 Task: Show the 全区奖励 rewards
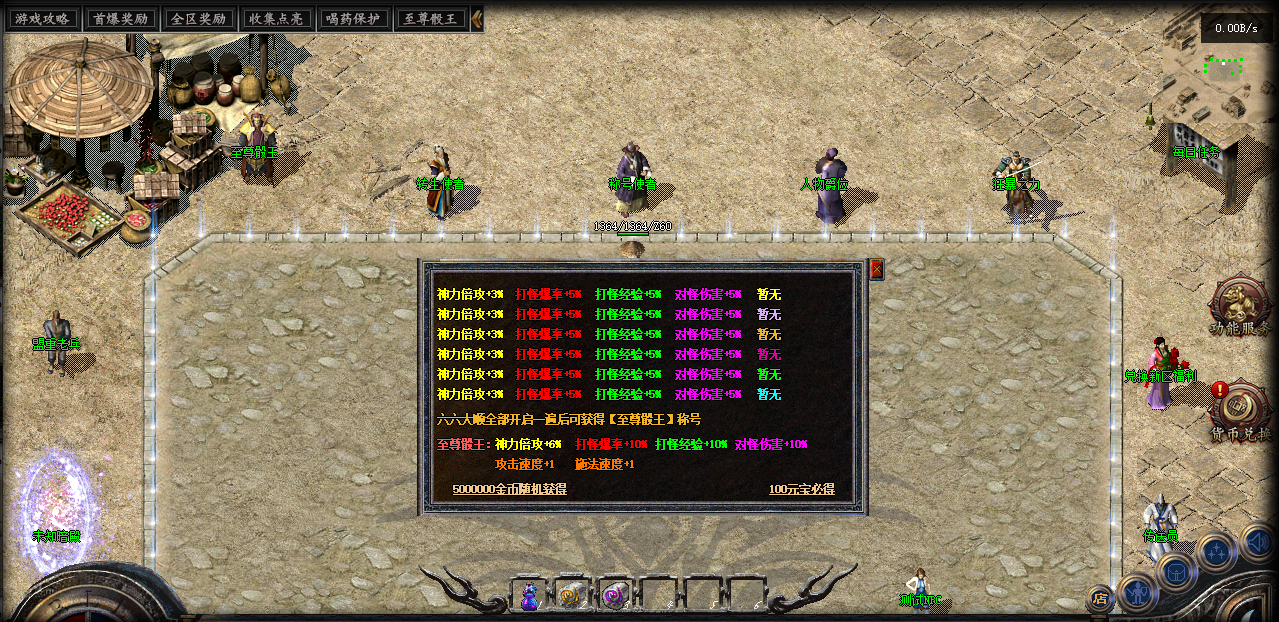[198, 19]
